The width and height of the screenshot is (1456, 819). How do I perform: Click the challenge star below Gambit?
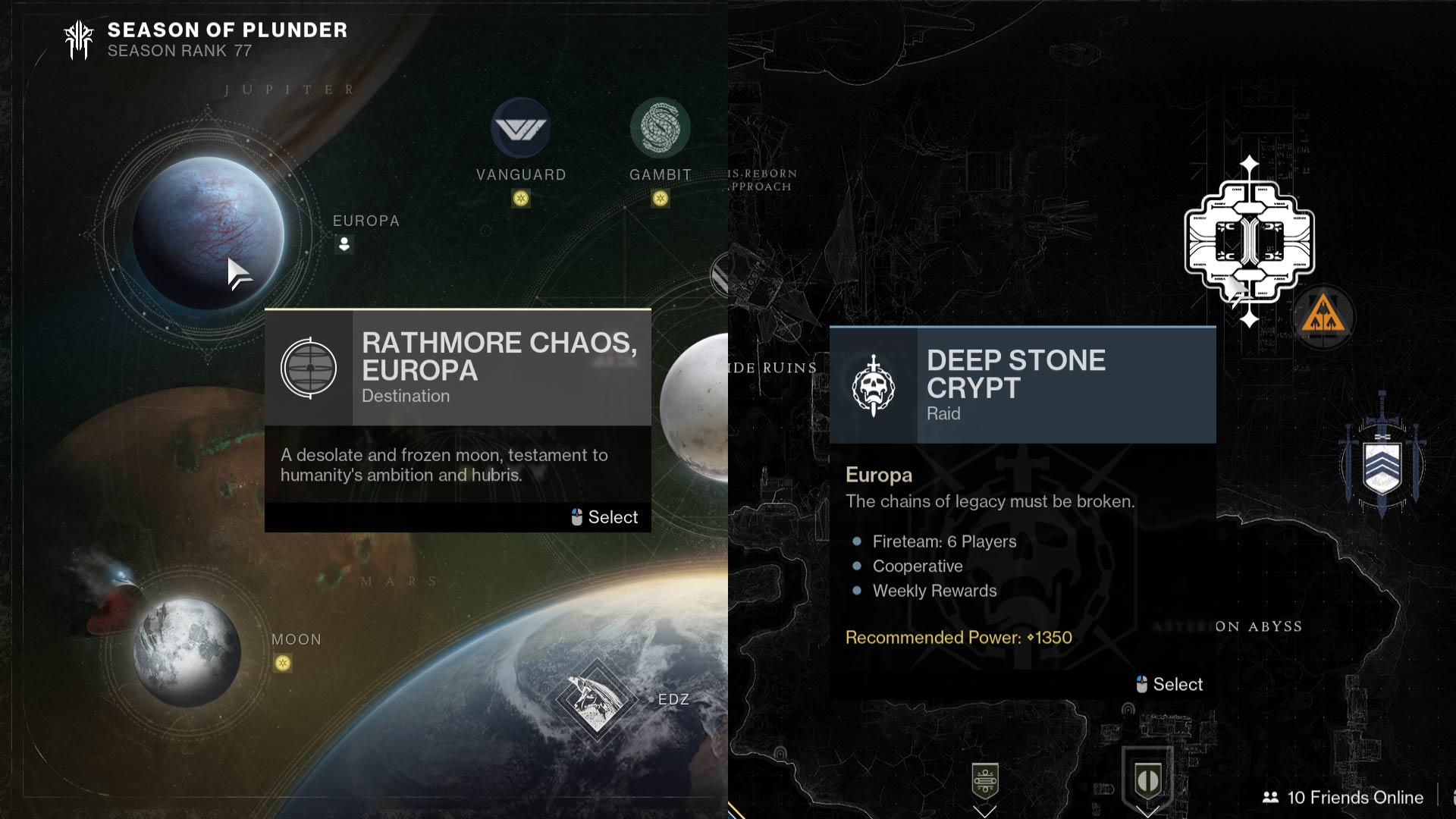[661, 199]
